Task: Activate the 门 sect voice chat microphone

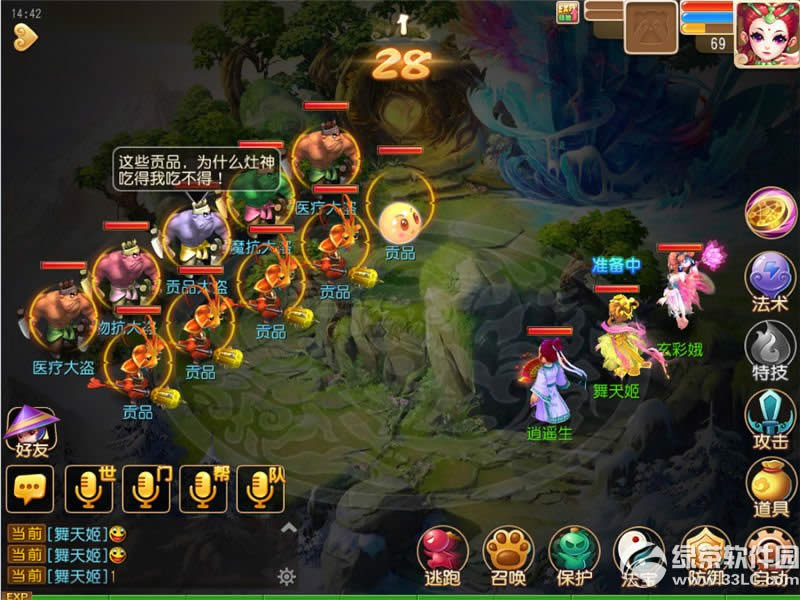Action: [x=146, y=488]
